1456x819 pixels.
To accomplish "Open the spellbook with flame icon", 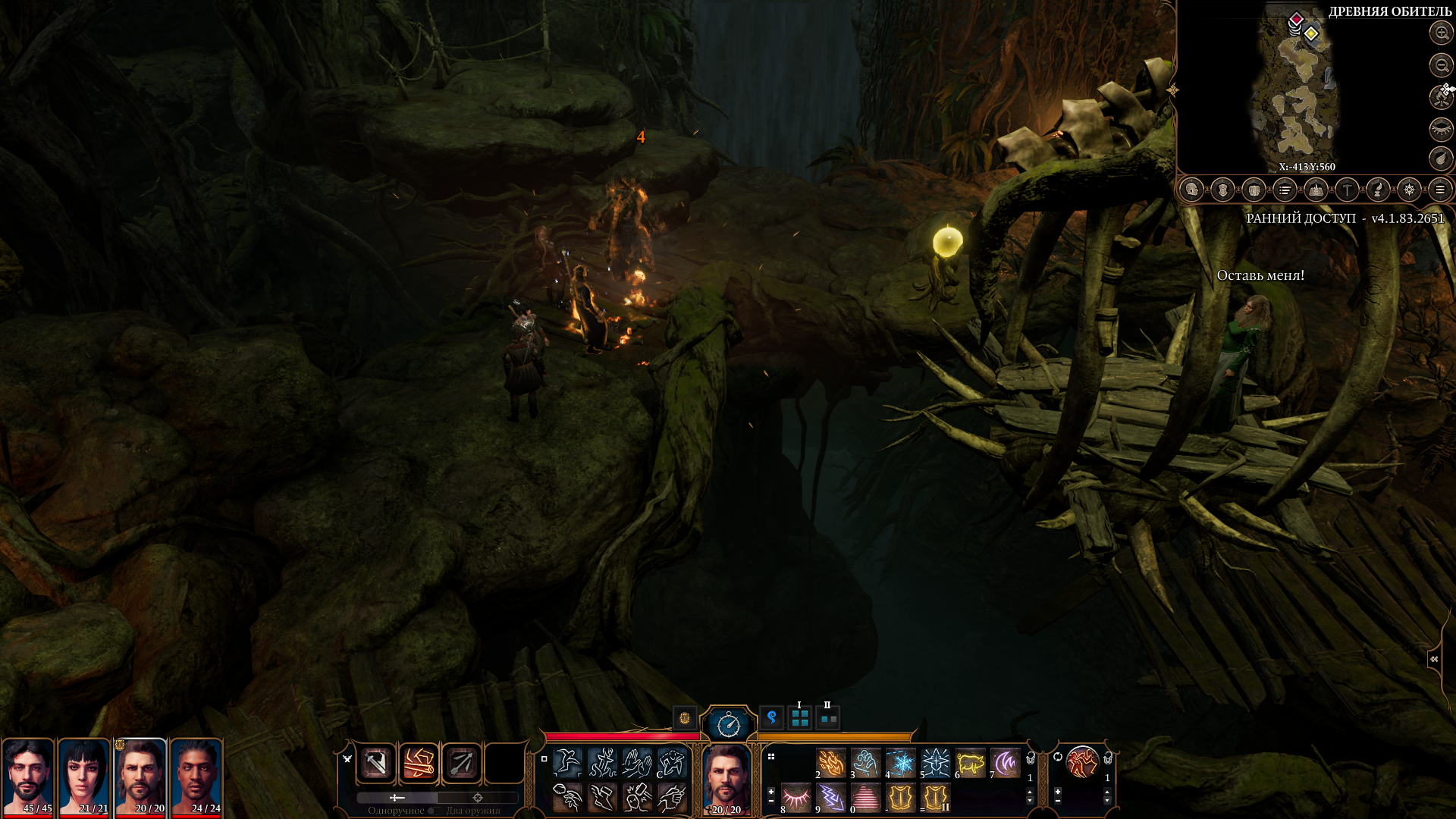I will (1316, 190).
